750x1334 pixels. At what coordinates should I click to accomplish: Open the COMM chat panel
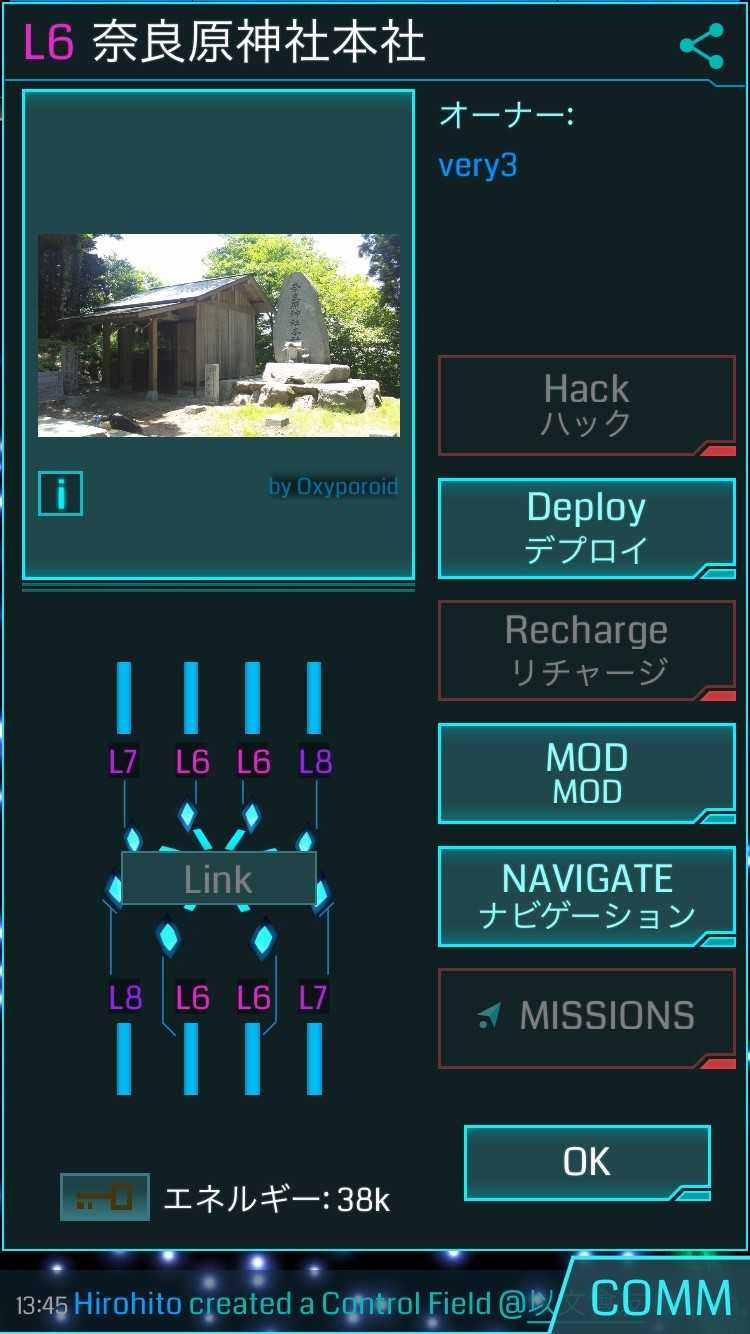[660, 1299]
